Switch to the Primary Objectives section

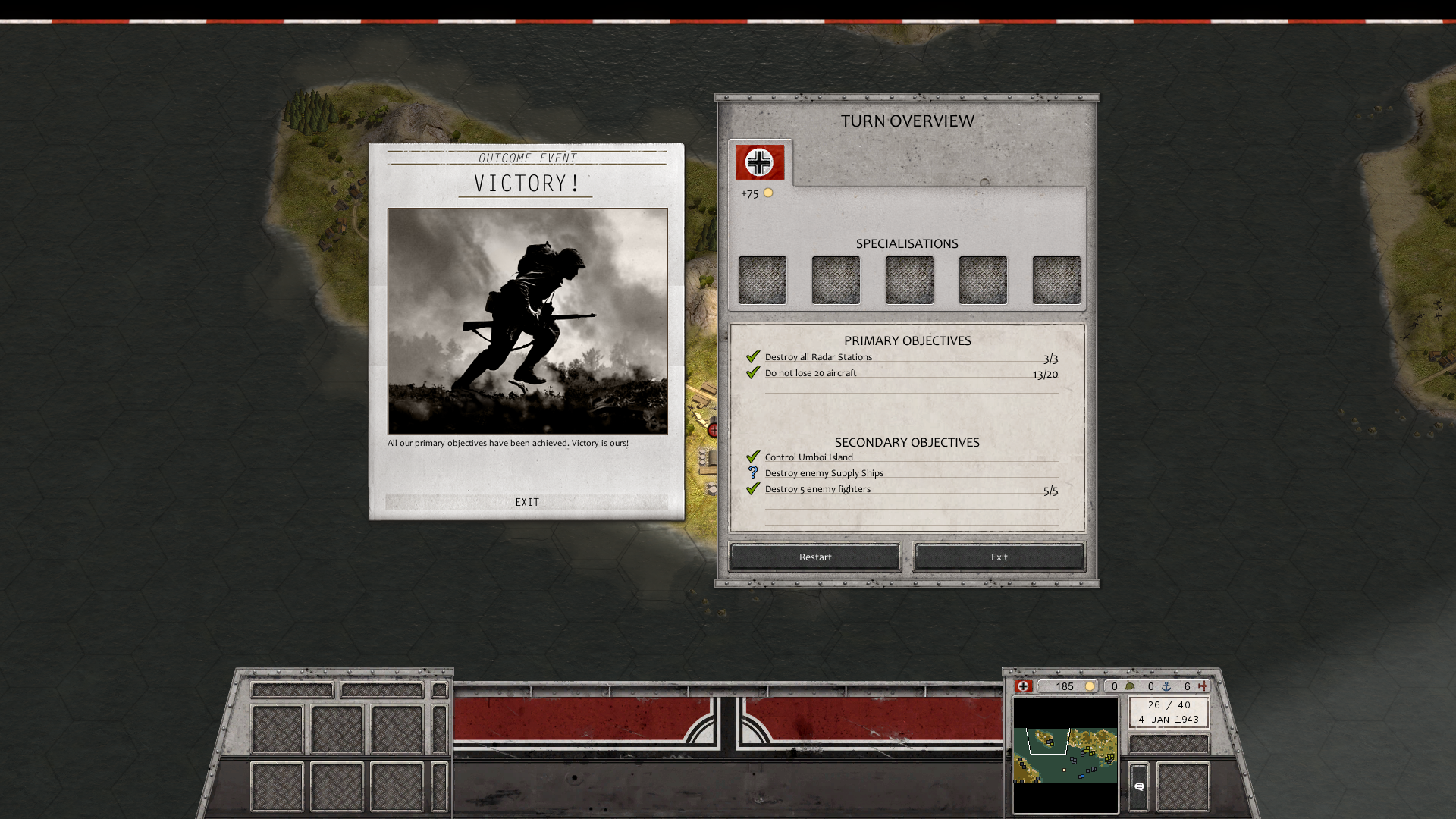click(x=907, y=340)
